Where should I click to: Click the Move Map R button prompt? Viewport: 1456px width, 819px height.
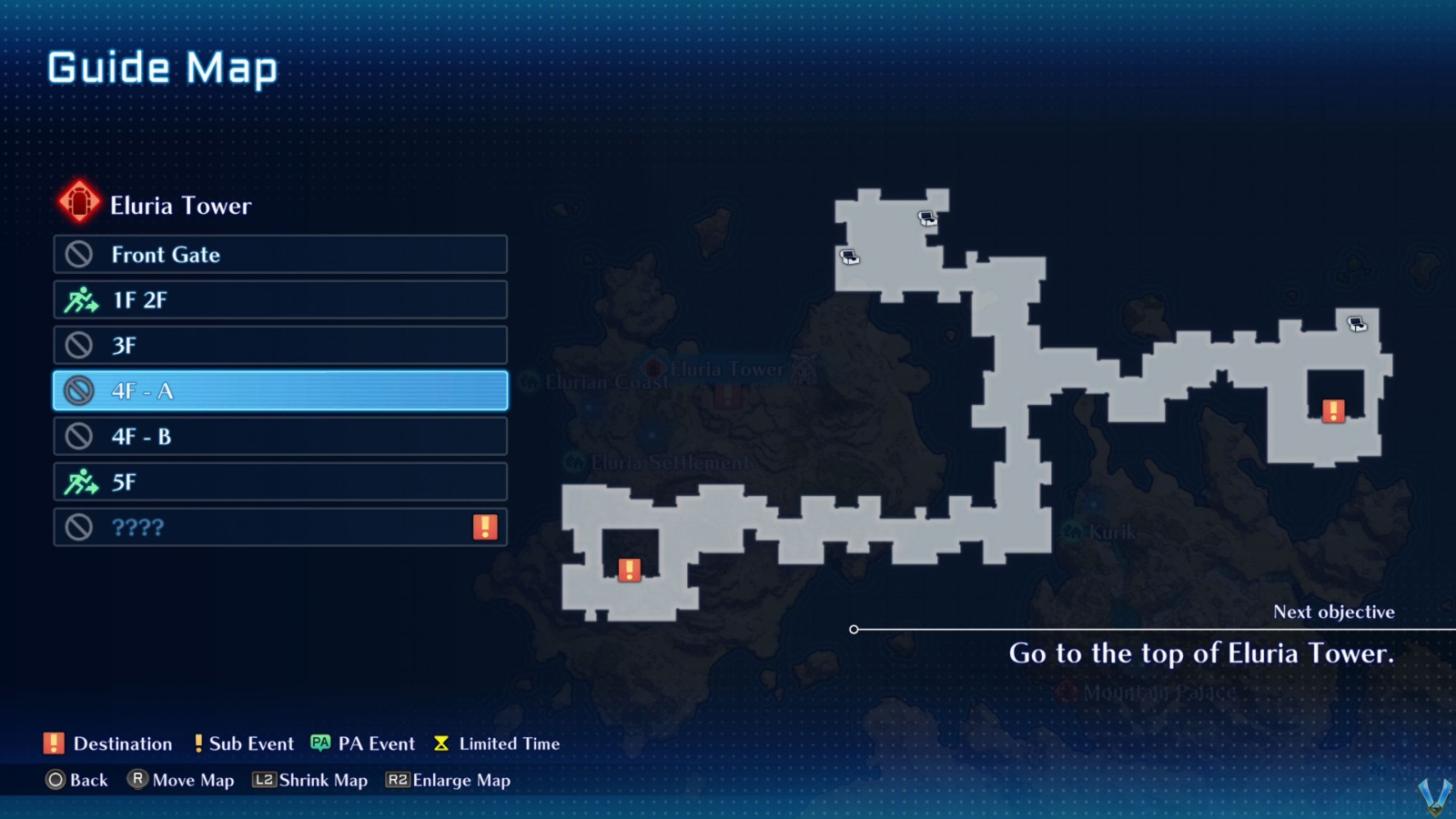pos(139,780)
